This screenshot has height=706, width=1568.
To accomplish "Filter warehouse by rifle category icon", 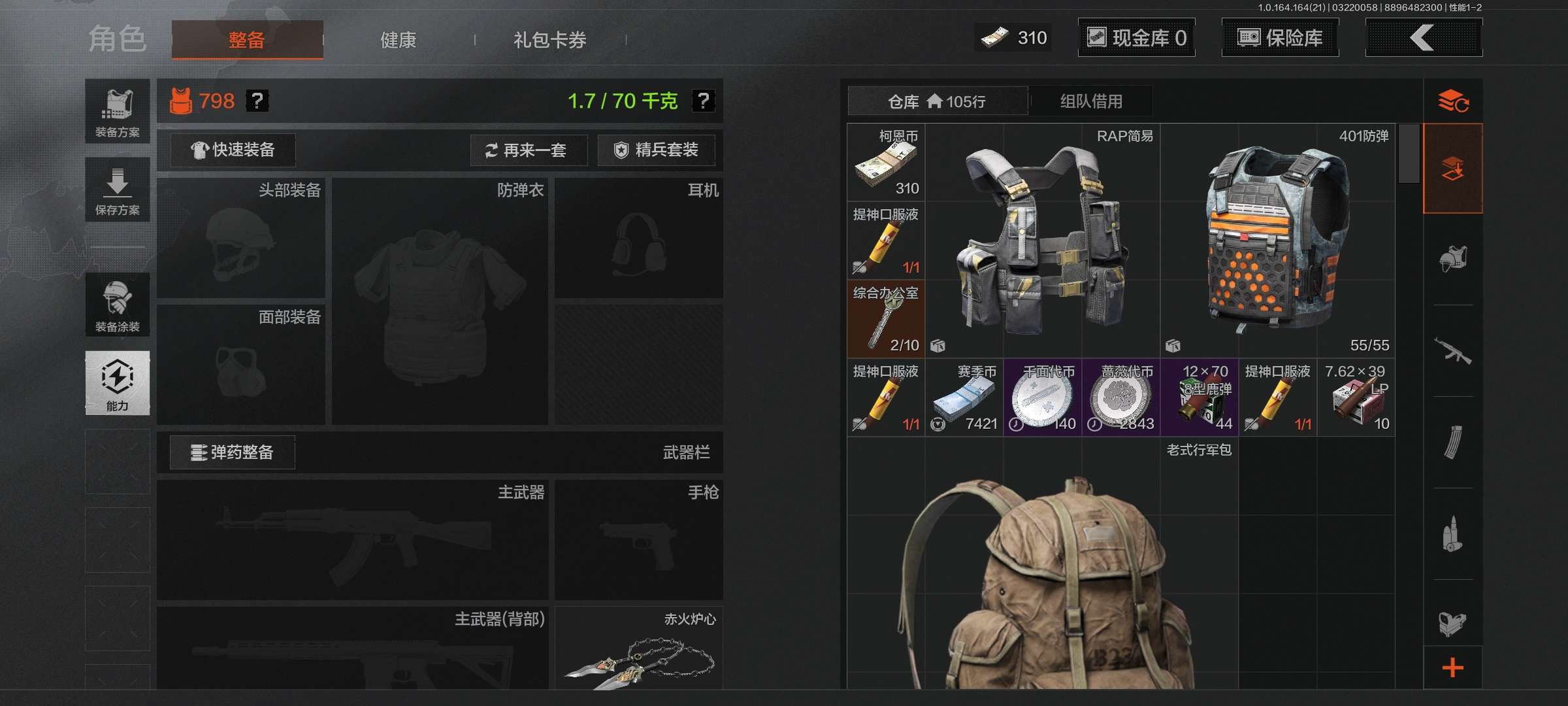I will pyautogui.click(x=1452, y=351).
